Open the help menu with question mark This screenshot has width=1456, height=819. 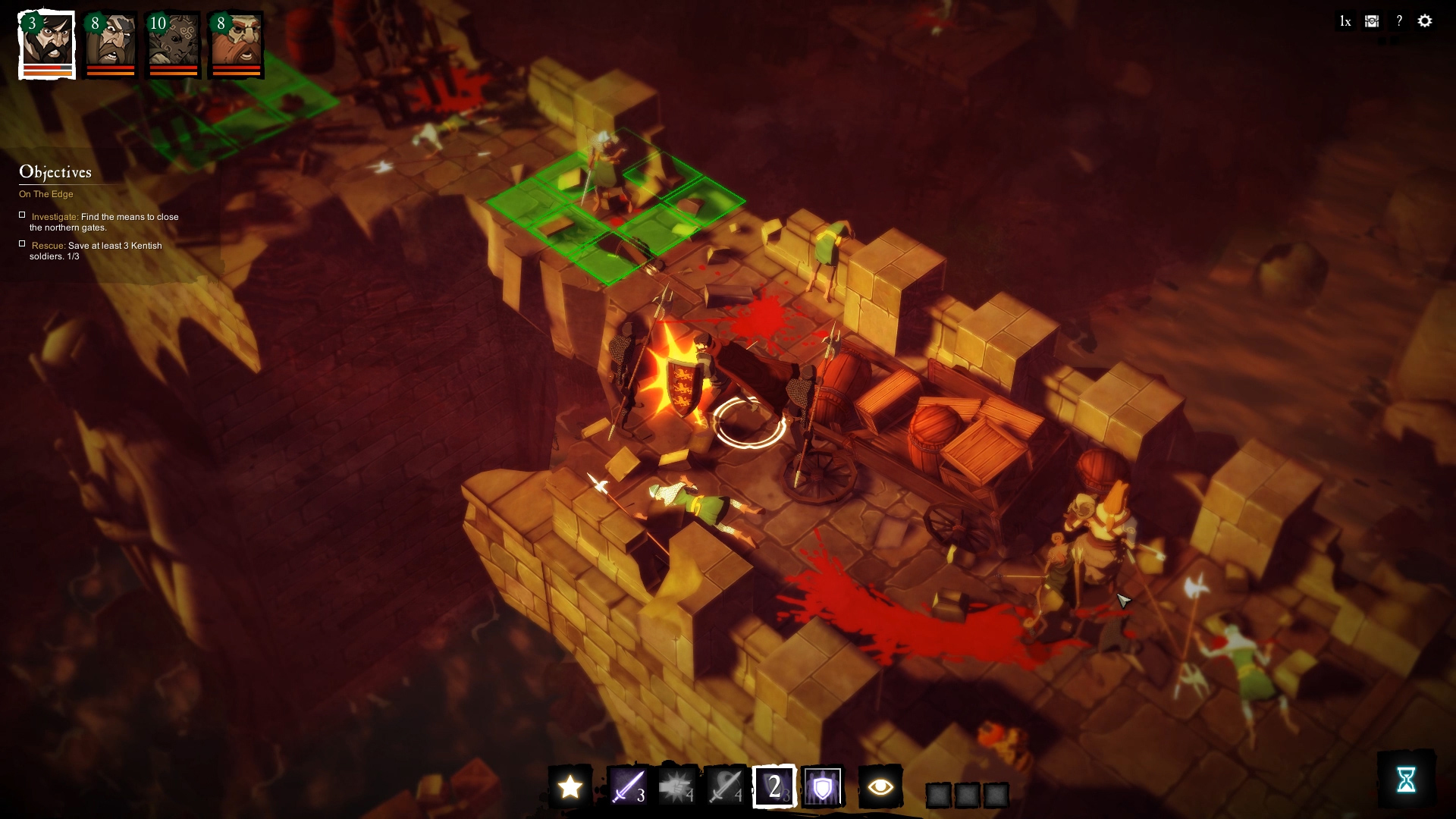coord(1398,20)
